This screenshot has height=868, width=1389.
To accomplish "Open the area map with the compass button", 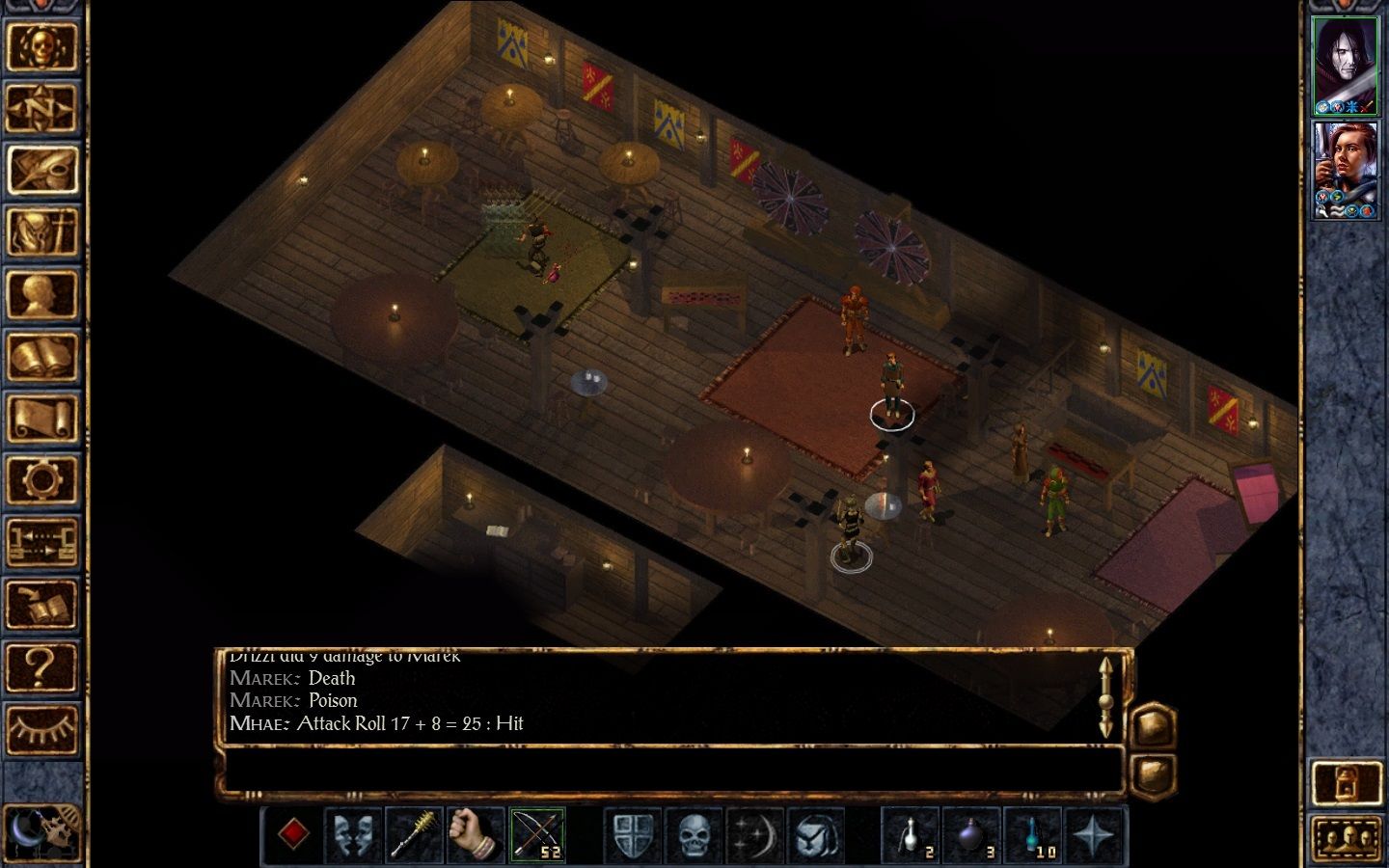I will pyautogui.click(x=41, y=108).
